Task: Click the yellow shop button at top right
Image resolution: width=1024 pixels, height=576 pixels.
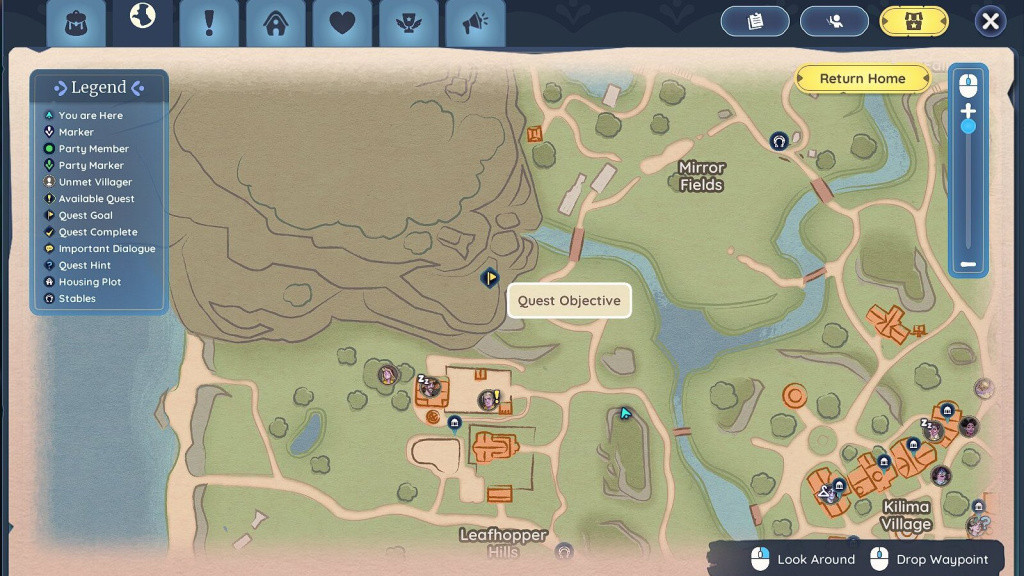Action: [x=914, y=21]
